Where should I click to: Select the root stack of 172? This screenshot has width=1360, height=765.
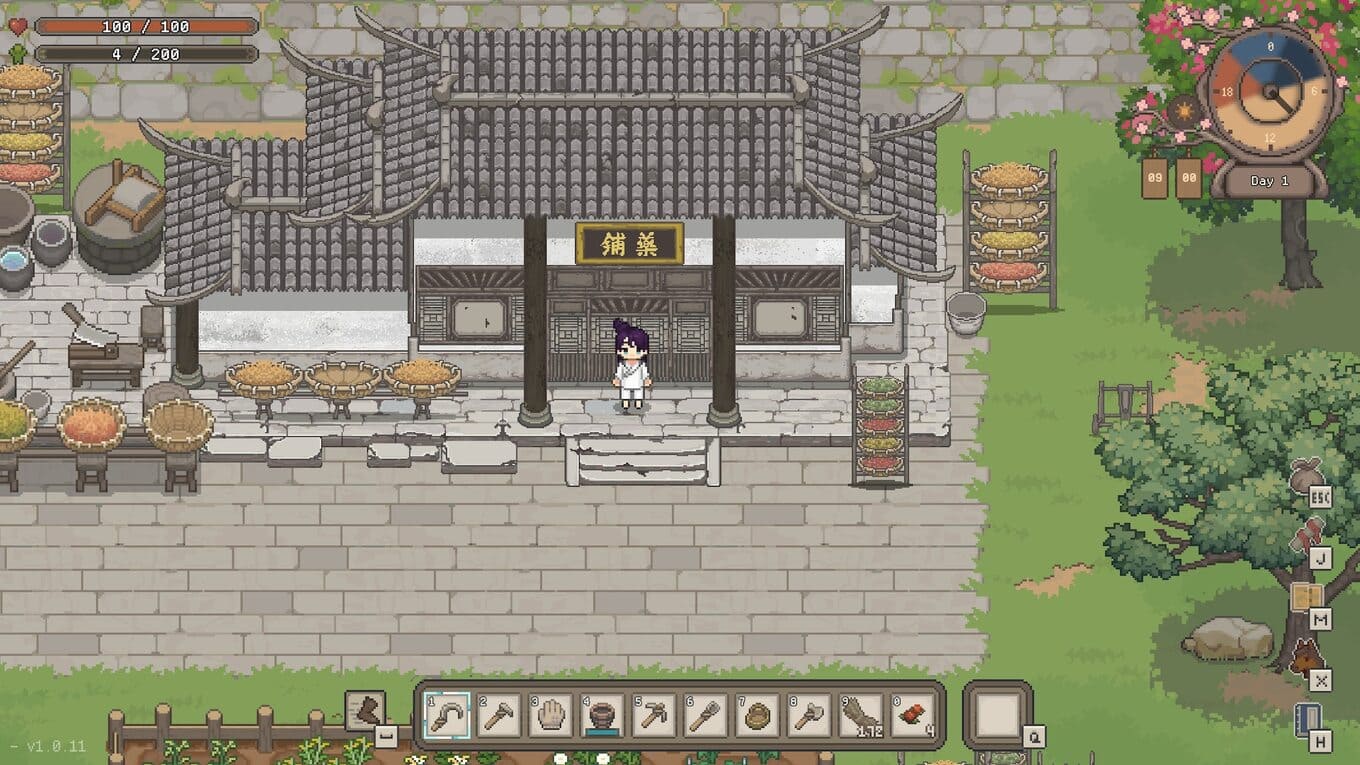pos(862,715)
